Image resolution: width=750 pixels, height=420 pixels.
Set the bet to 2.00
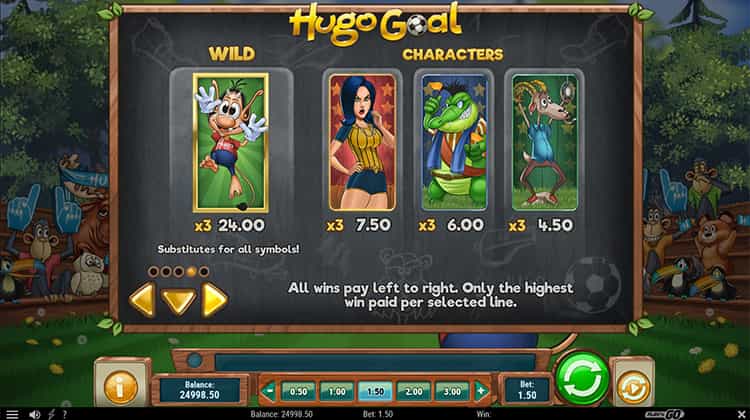(x=414, y=391)
